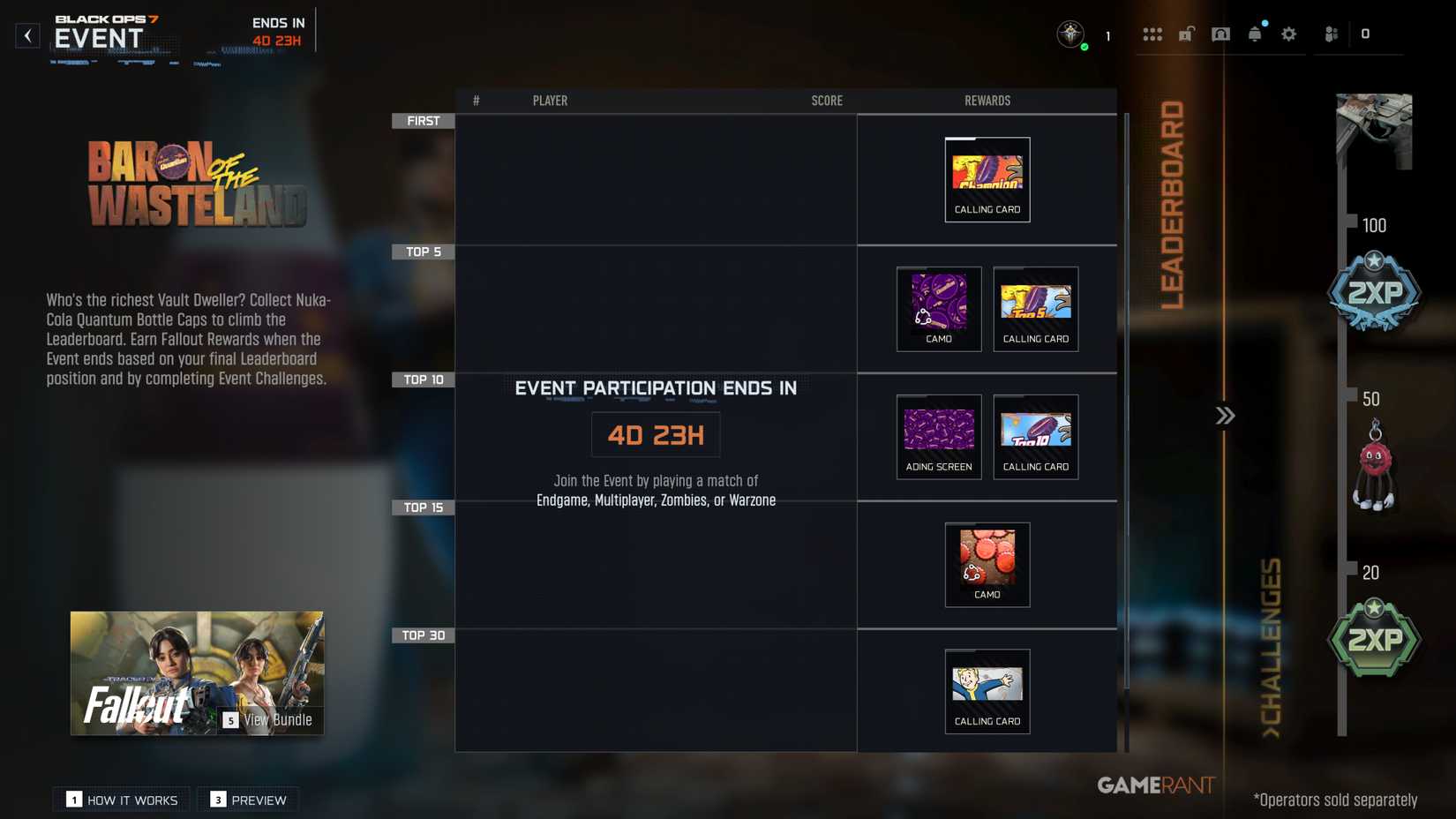The height and width of the screenshot is (819, 1456).
Task: Select the Champion Calling Card reward
Action: (x=987, y=178)
